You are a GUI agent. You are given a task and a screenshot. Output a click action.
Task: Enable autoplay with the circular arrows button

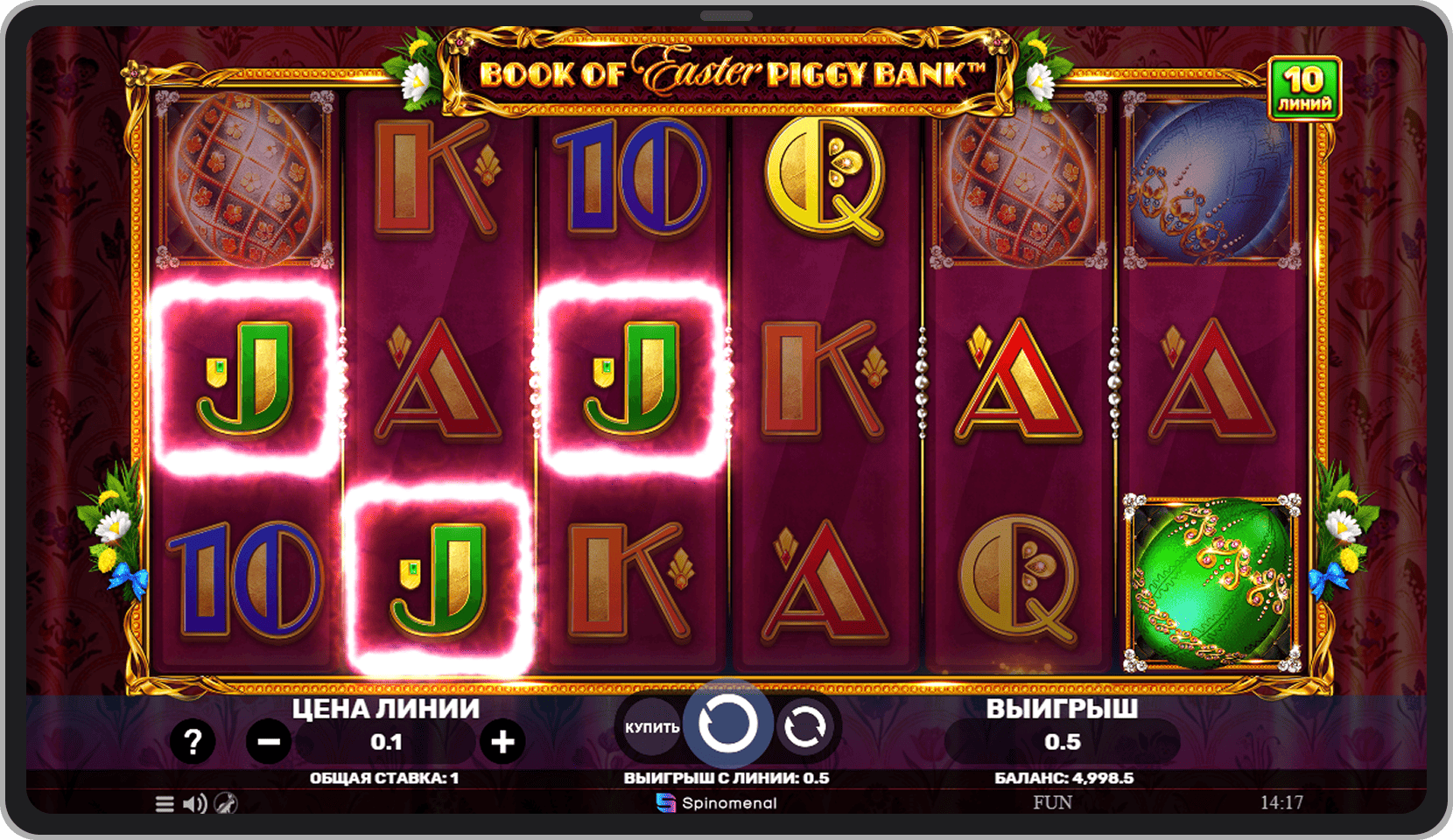point(804,726)
